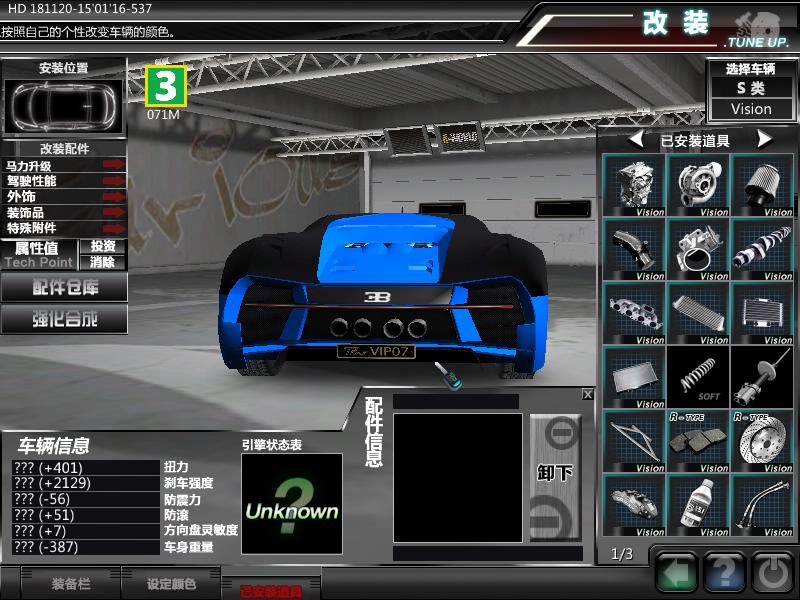Open the 强化合成 enhancement synthesis menu

click(x=64, y=319)
